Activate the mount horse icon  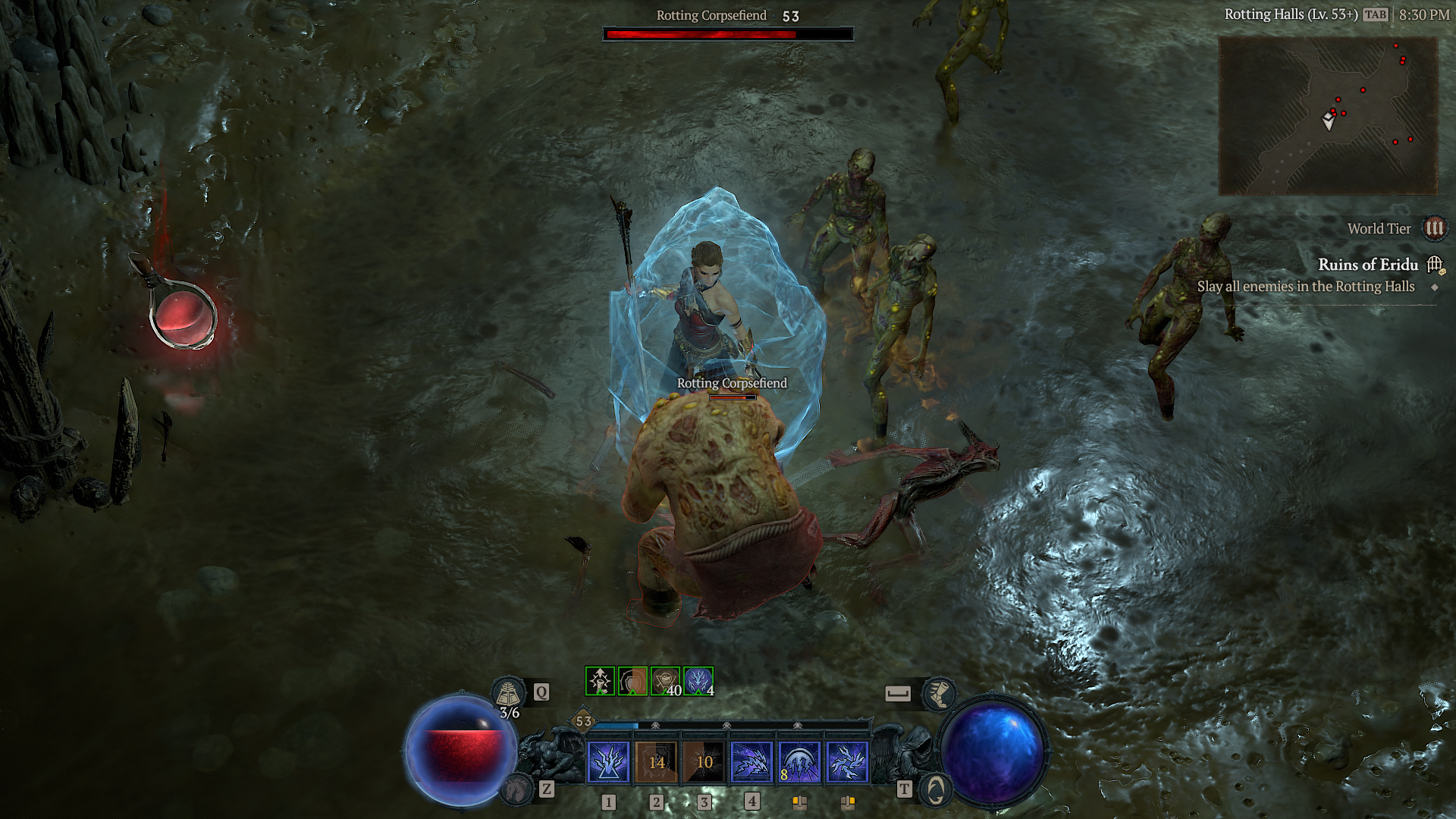click(x=518, y=789)
